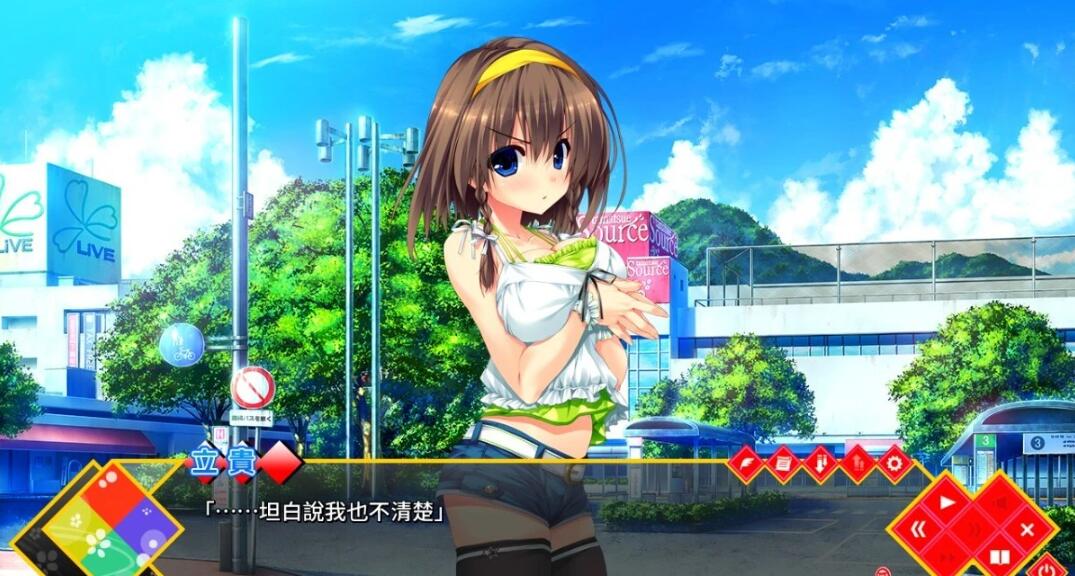The height and width of the screenshot is (576, 1075).
Task: Click the dimmed double right chevron diamond
Action: [945, 556]
